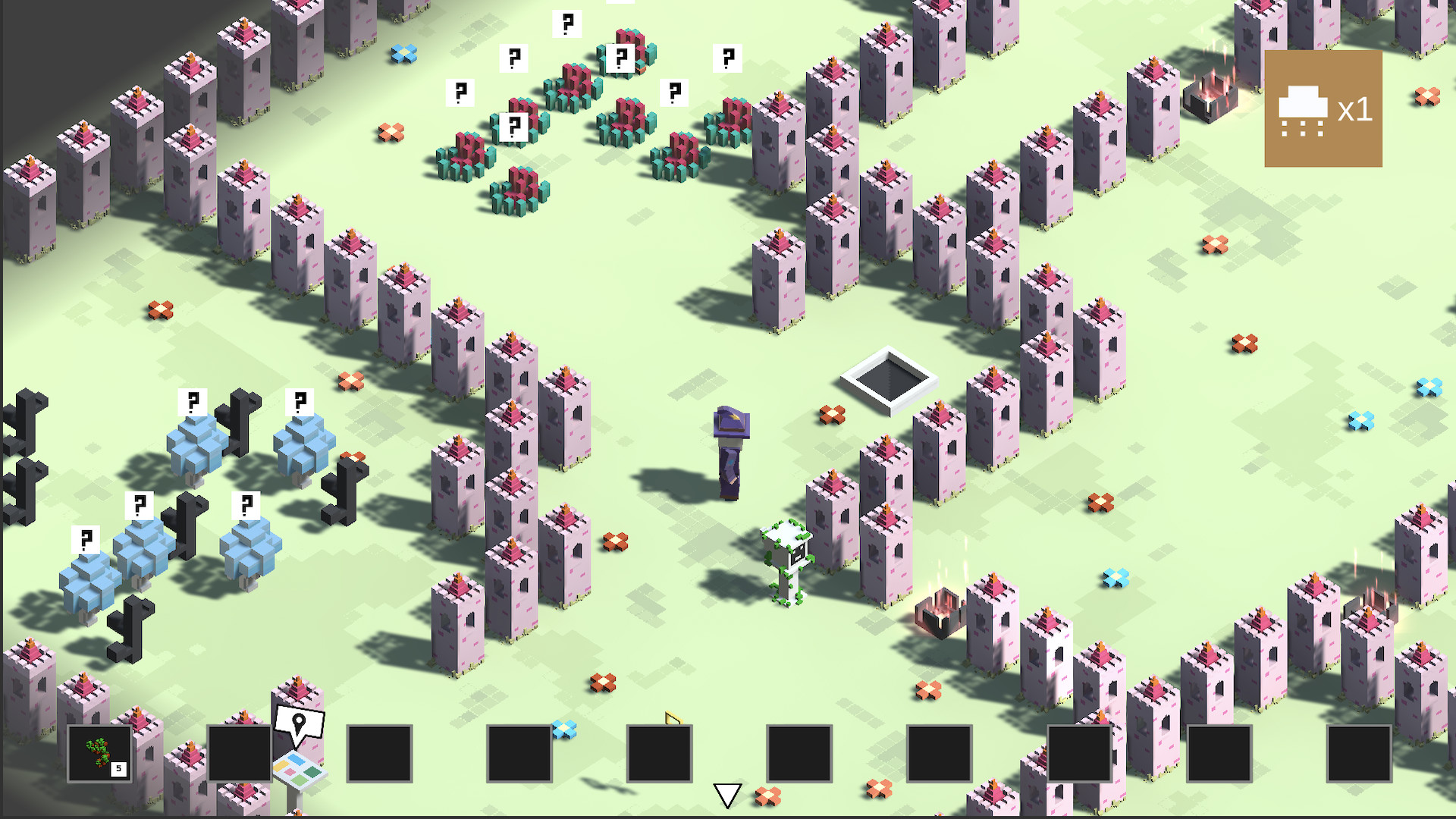Viewport: 1456px width, 819px height.
Task: Expand the location pin speech bubble
Action: pyautogui.click(x=299, y=722)
